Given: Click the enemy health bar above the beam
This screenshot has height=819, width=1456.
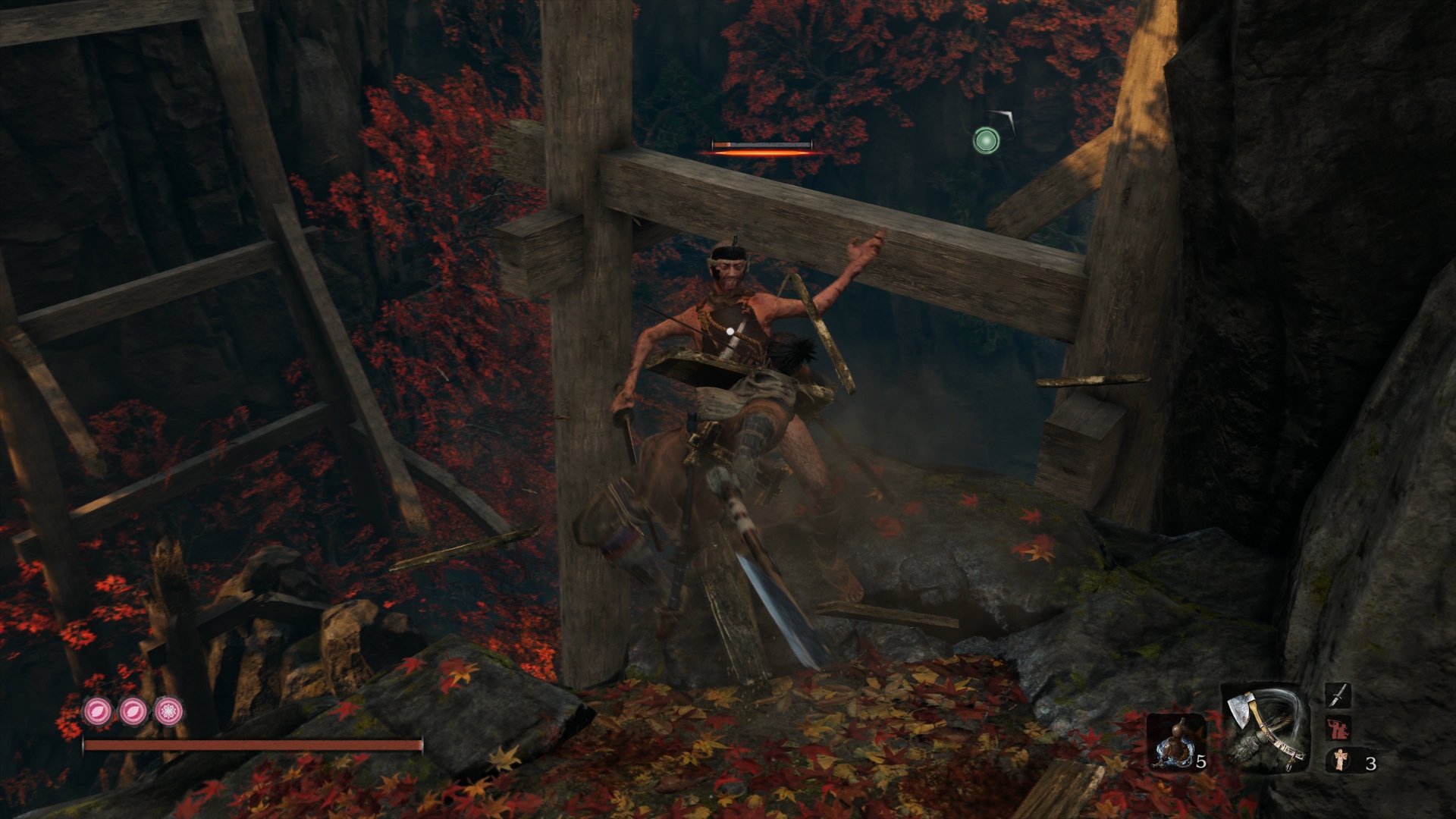Looking at the screenshot, I should coord(762,143).
